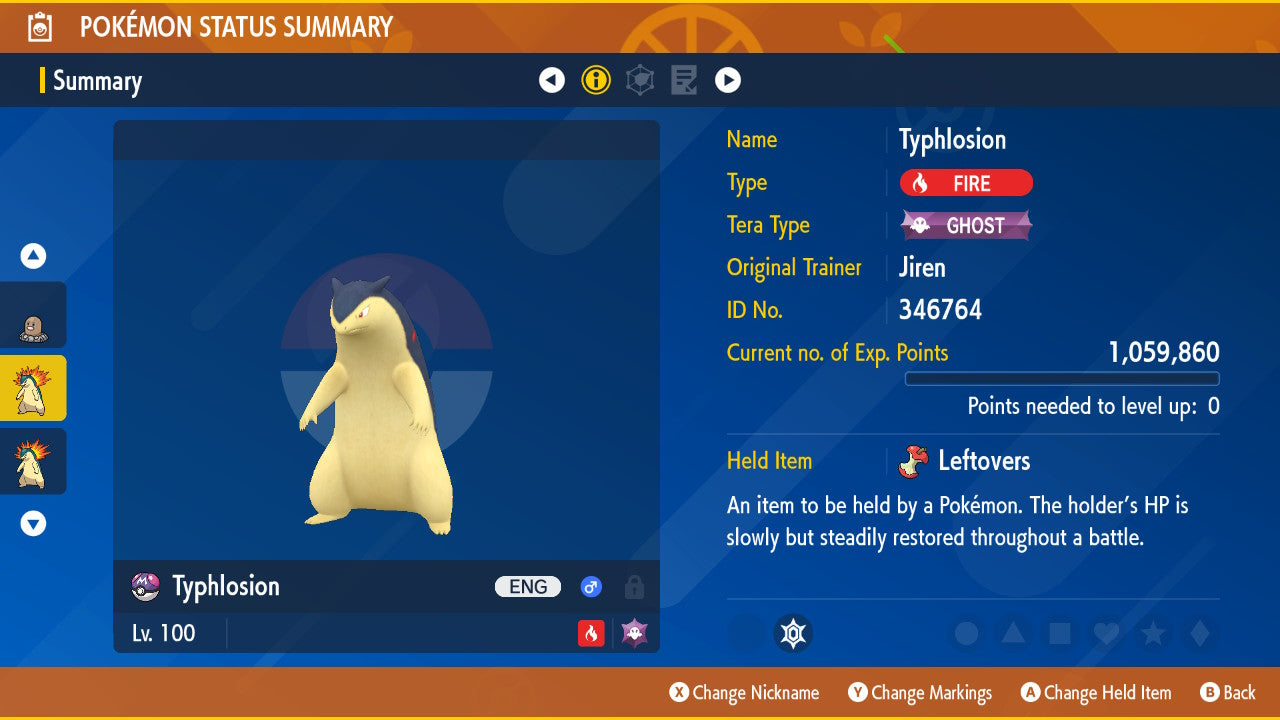Toggle the diamond marking
1280x720 pixels.
[x=1198, y=633]
